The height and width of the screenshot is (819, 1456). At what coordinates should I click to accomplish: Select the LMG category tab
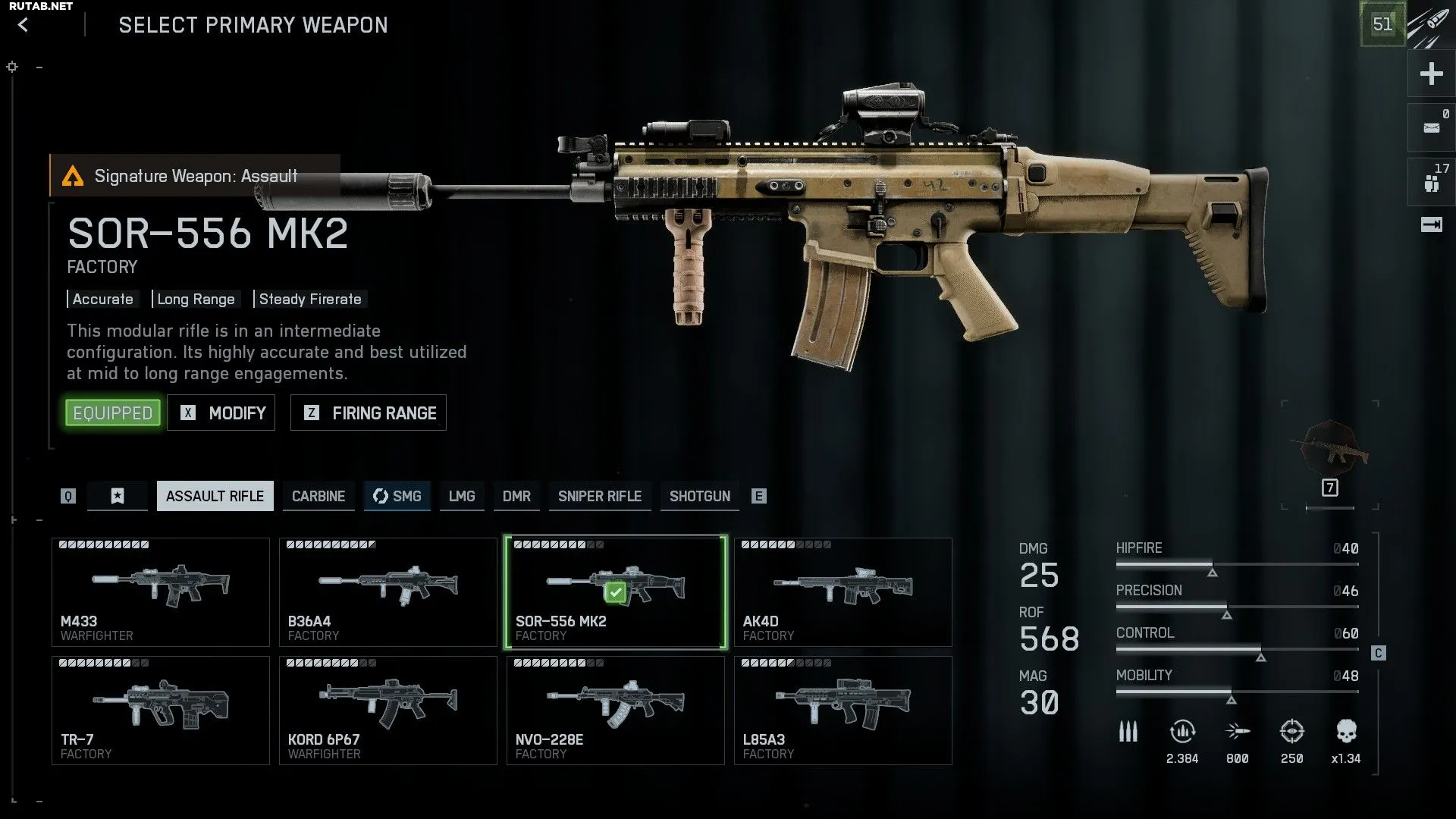tap(462, 496)
